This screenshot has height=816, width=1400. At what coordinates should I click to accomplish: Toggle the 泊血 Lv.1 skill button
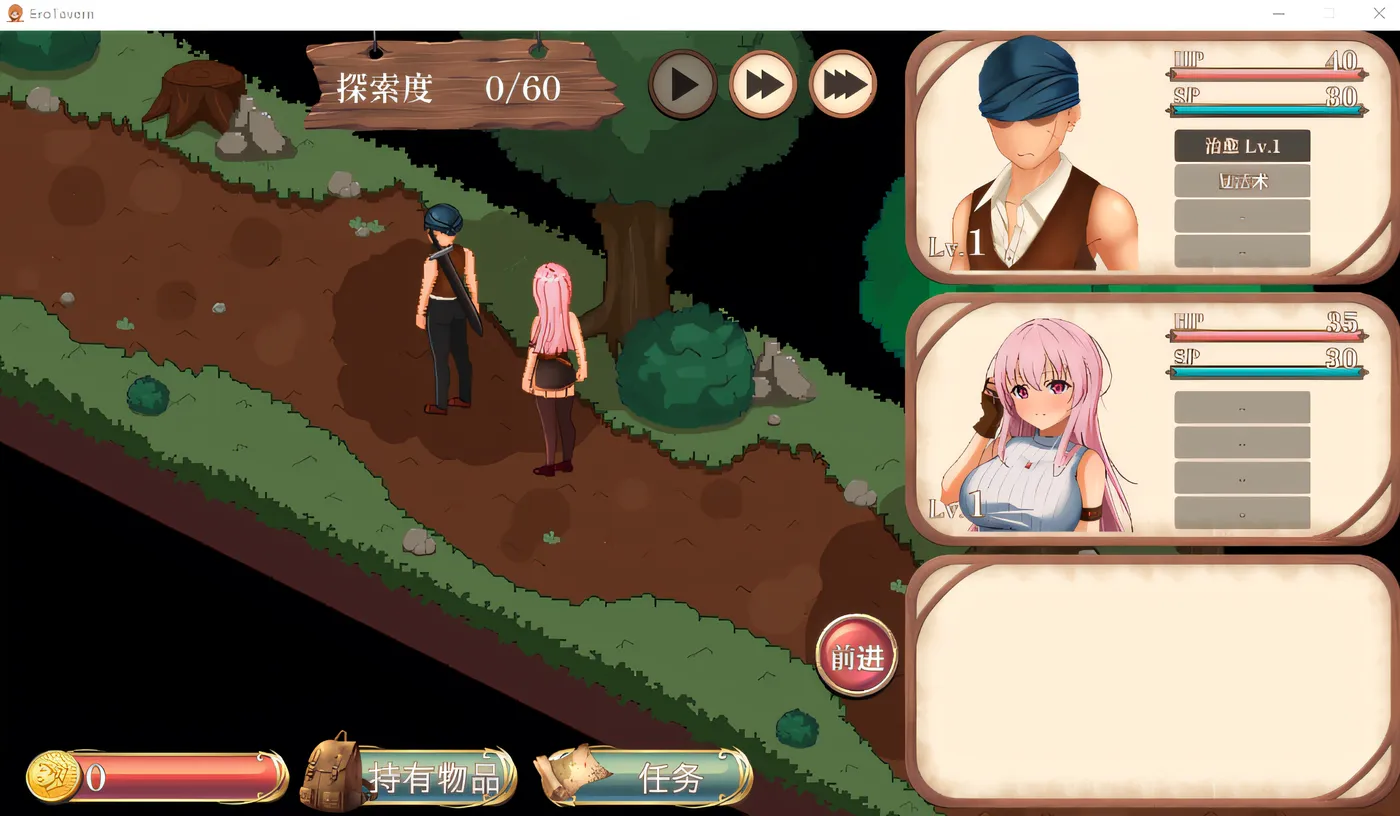[1242, 145]
